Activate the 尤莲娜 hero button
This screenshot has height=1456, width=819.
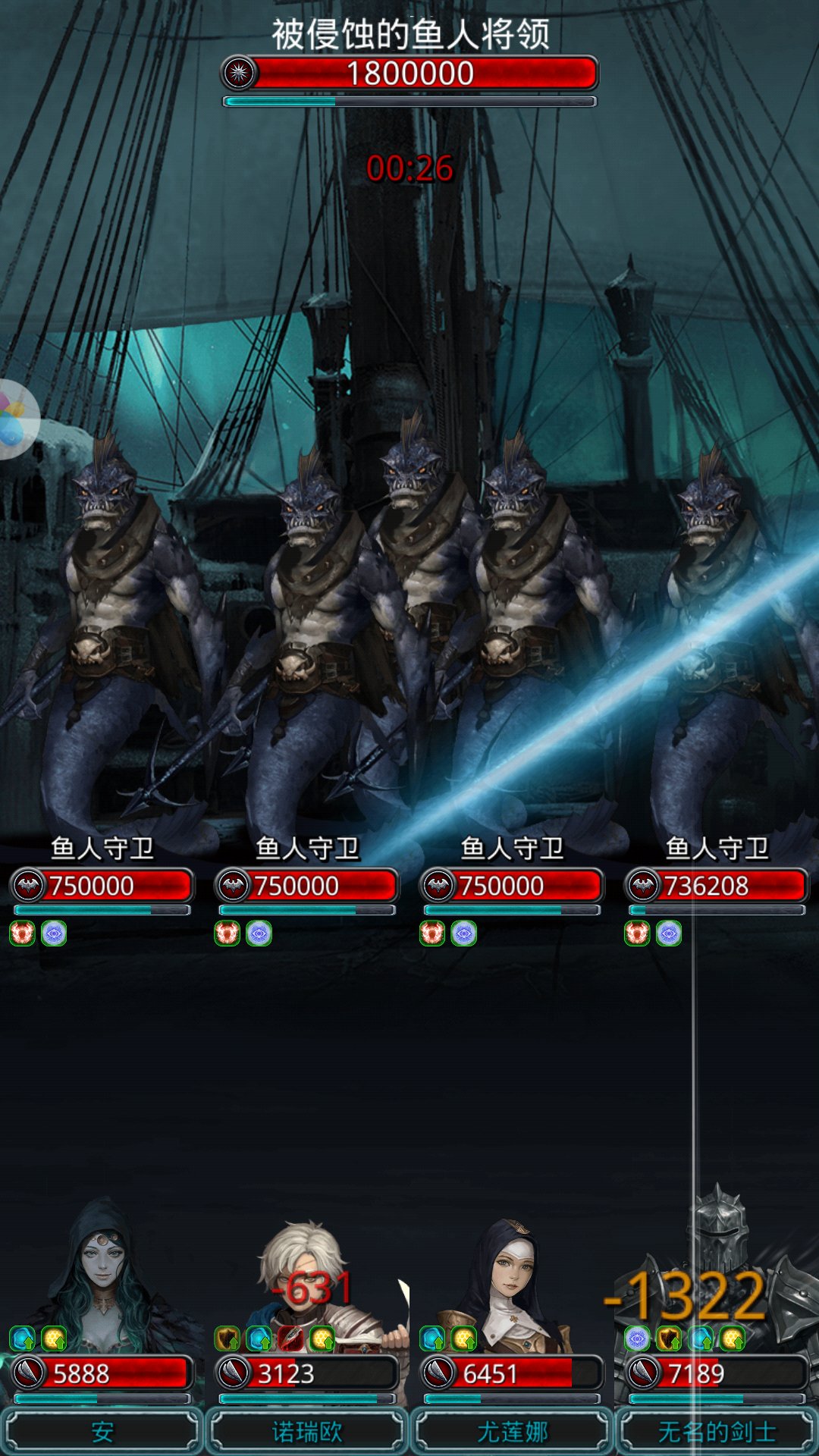pos(512,1431)
